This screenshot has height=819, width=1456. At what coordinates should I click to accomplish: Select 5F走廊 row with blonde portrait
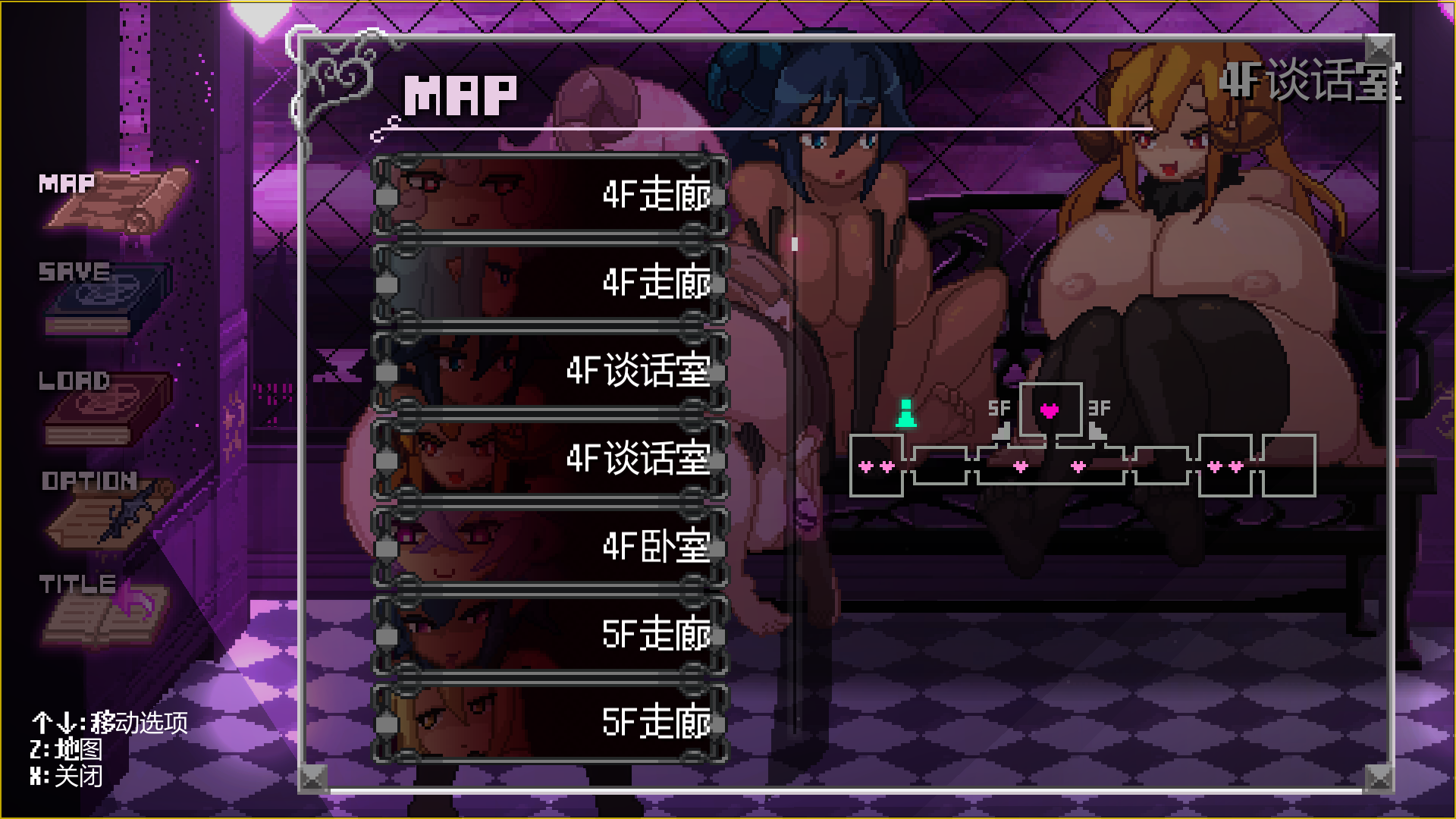550,722
